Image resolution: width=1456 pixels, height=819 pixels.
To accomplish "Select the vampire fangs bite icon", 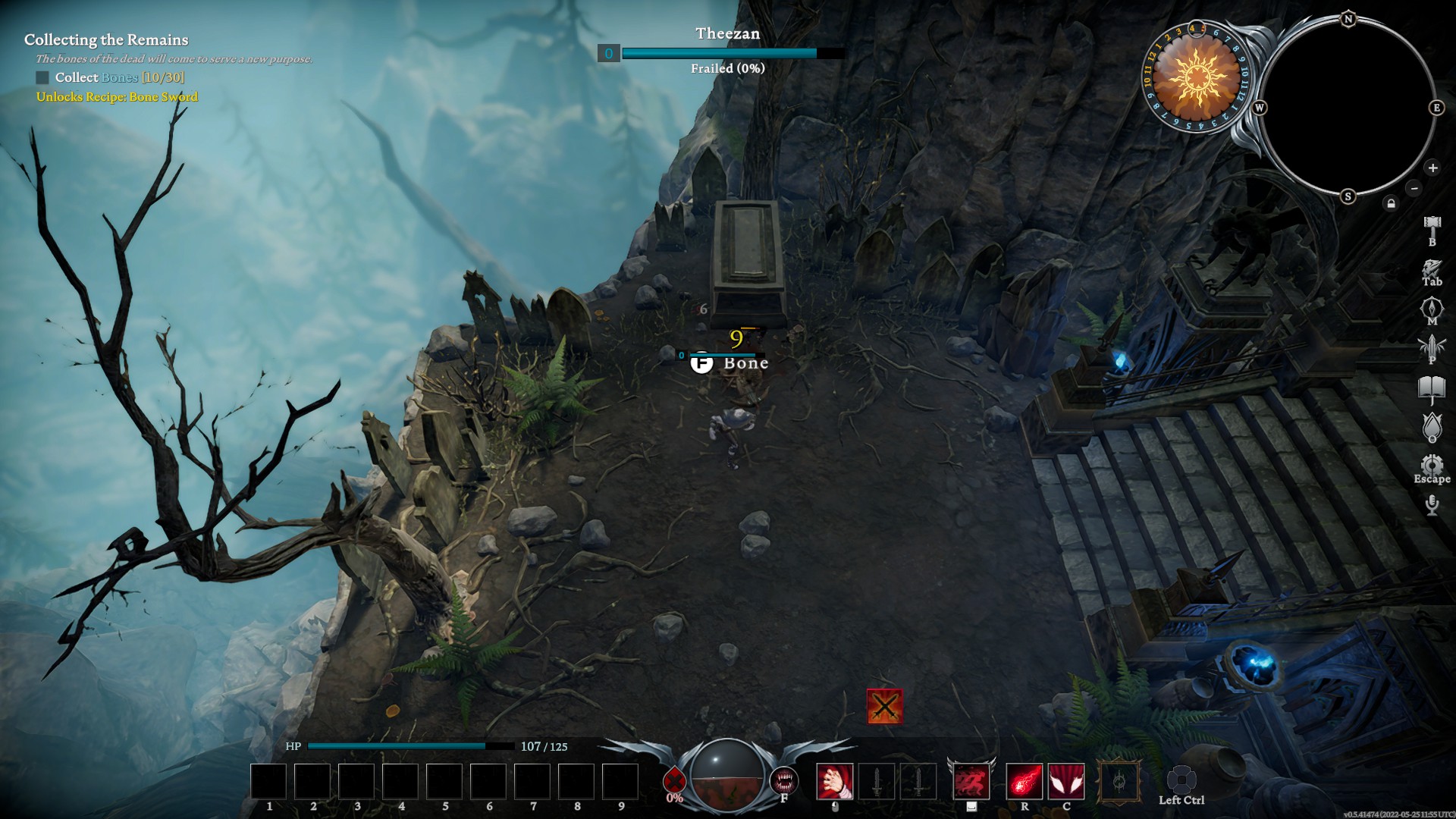I will tap(784, 780).
